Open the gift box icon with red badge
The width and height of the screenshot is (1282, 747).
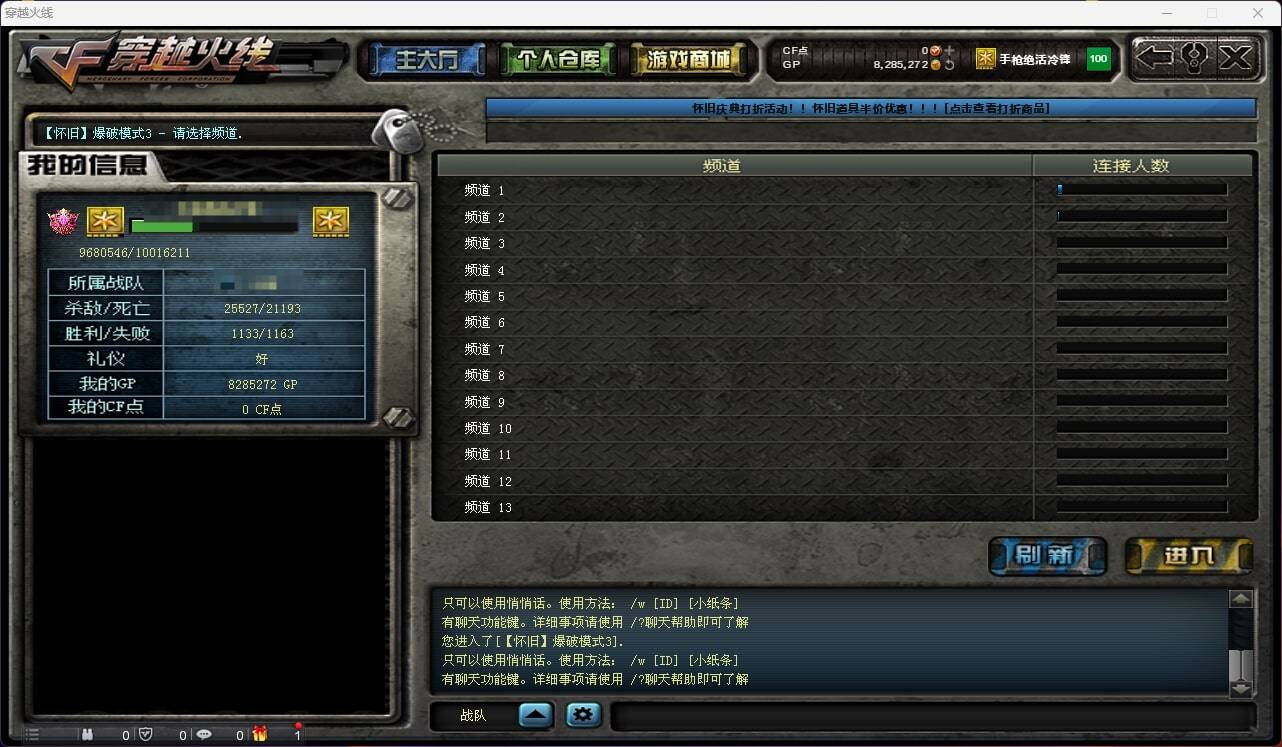260,734
